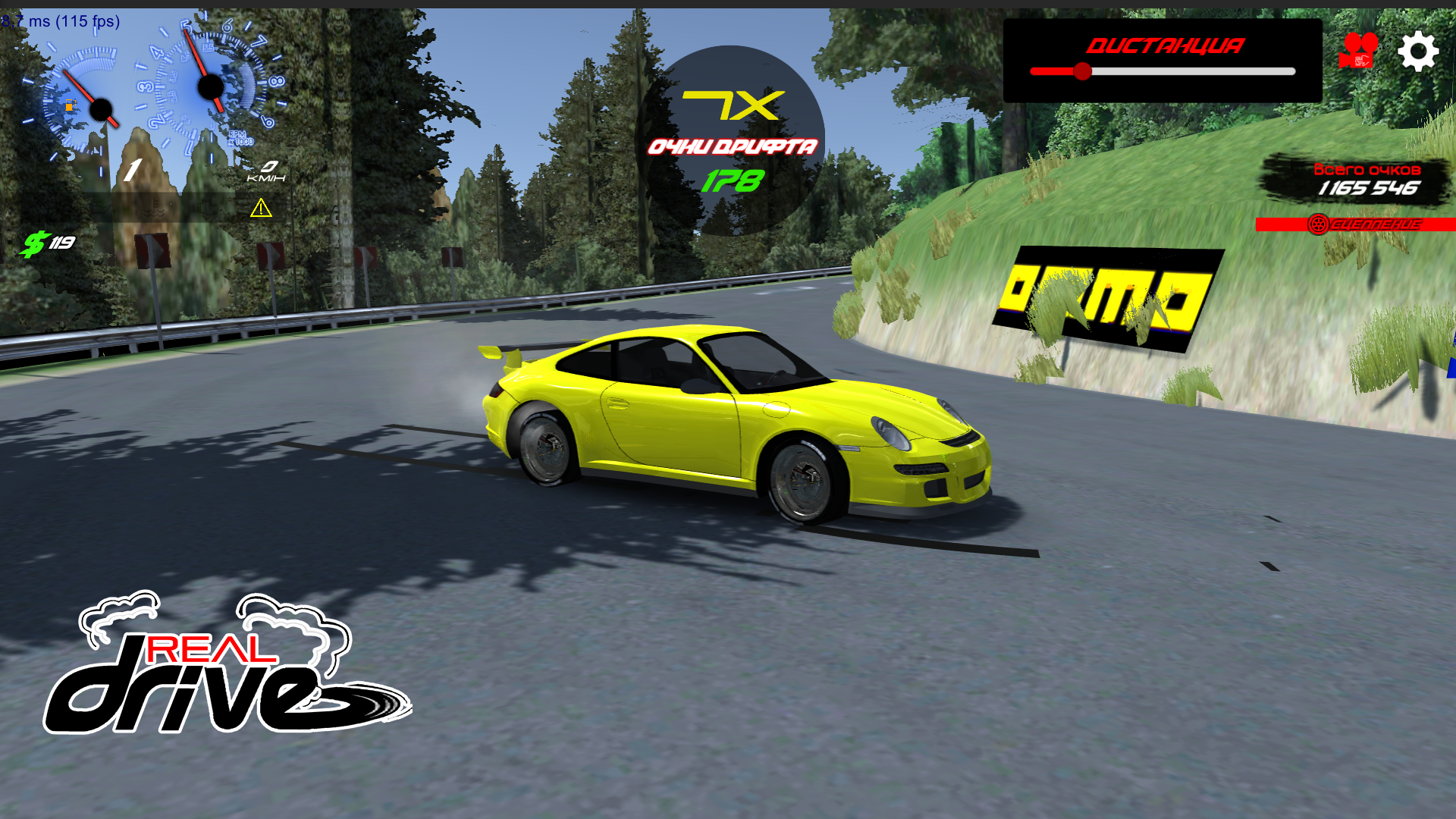Open the settings gear menu

pos(1417,52)
